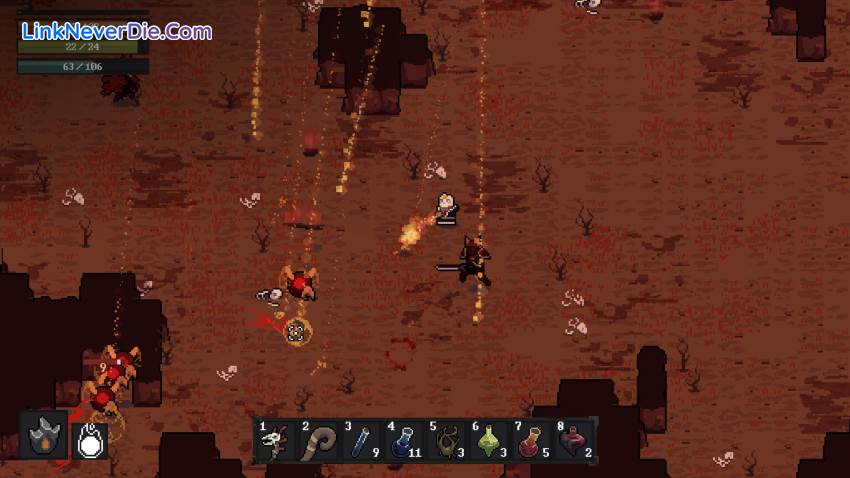This screenshot has width=850, height=478.
Task: Activate the gray rock spikes ability
Action: pos(45,437)
